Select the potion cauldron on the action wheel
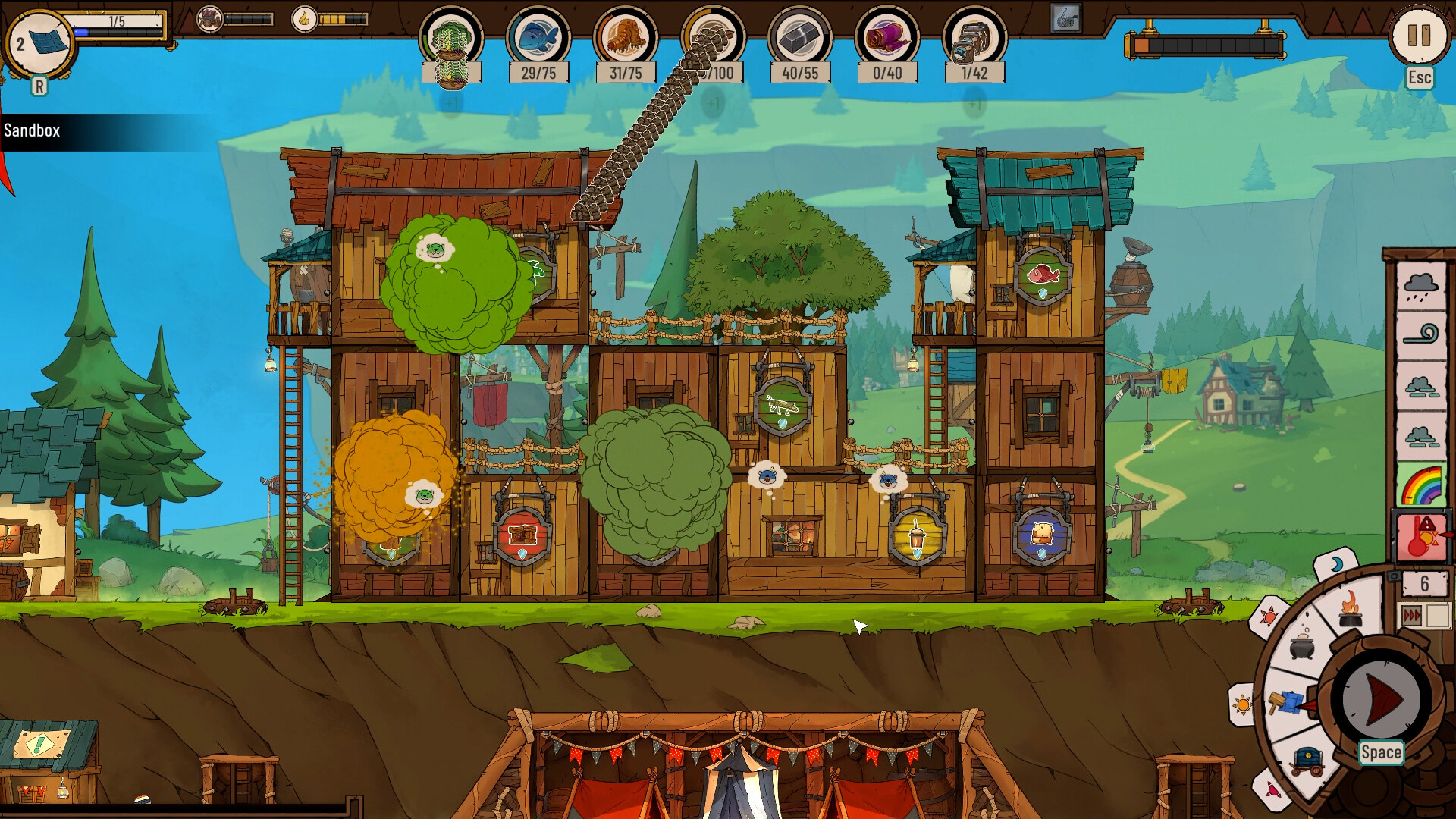 1302,647
